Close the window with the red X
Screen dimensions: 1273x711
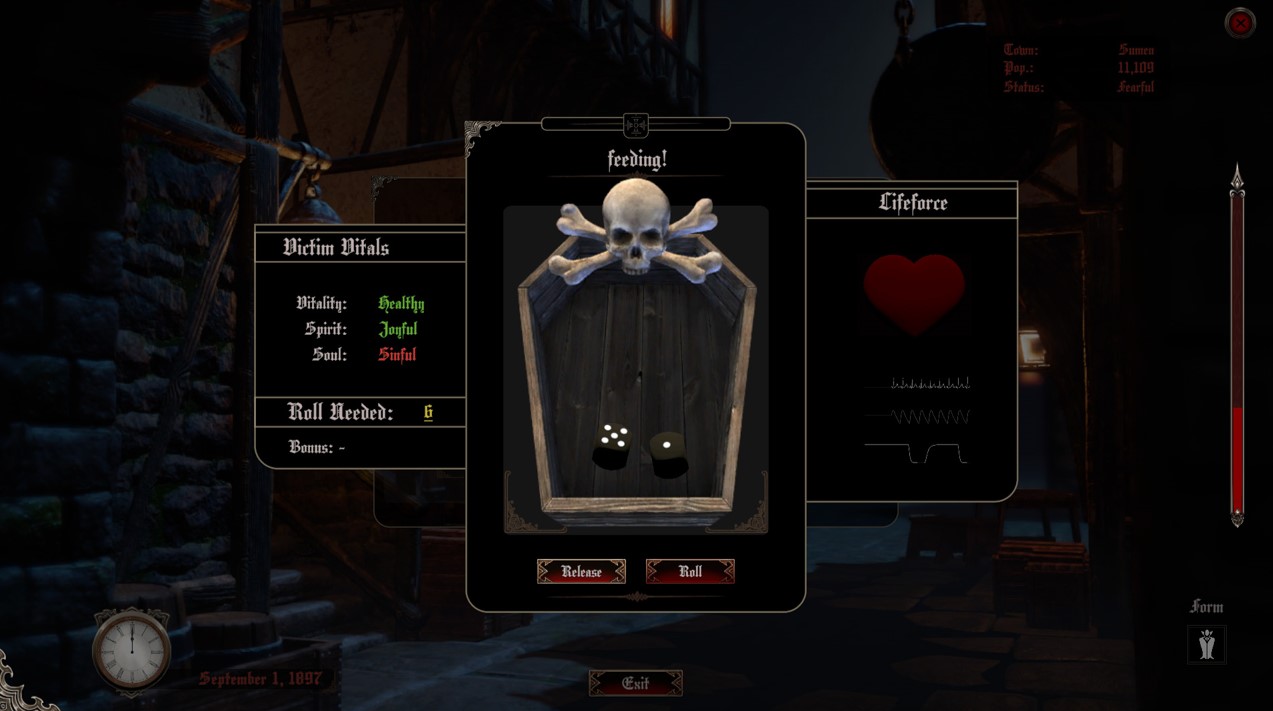tap(1240, 23)
